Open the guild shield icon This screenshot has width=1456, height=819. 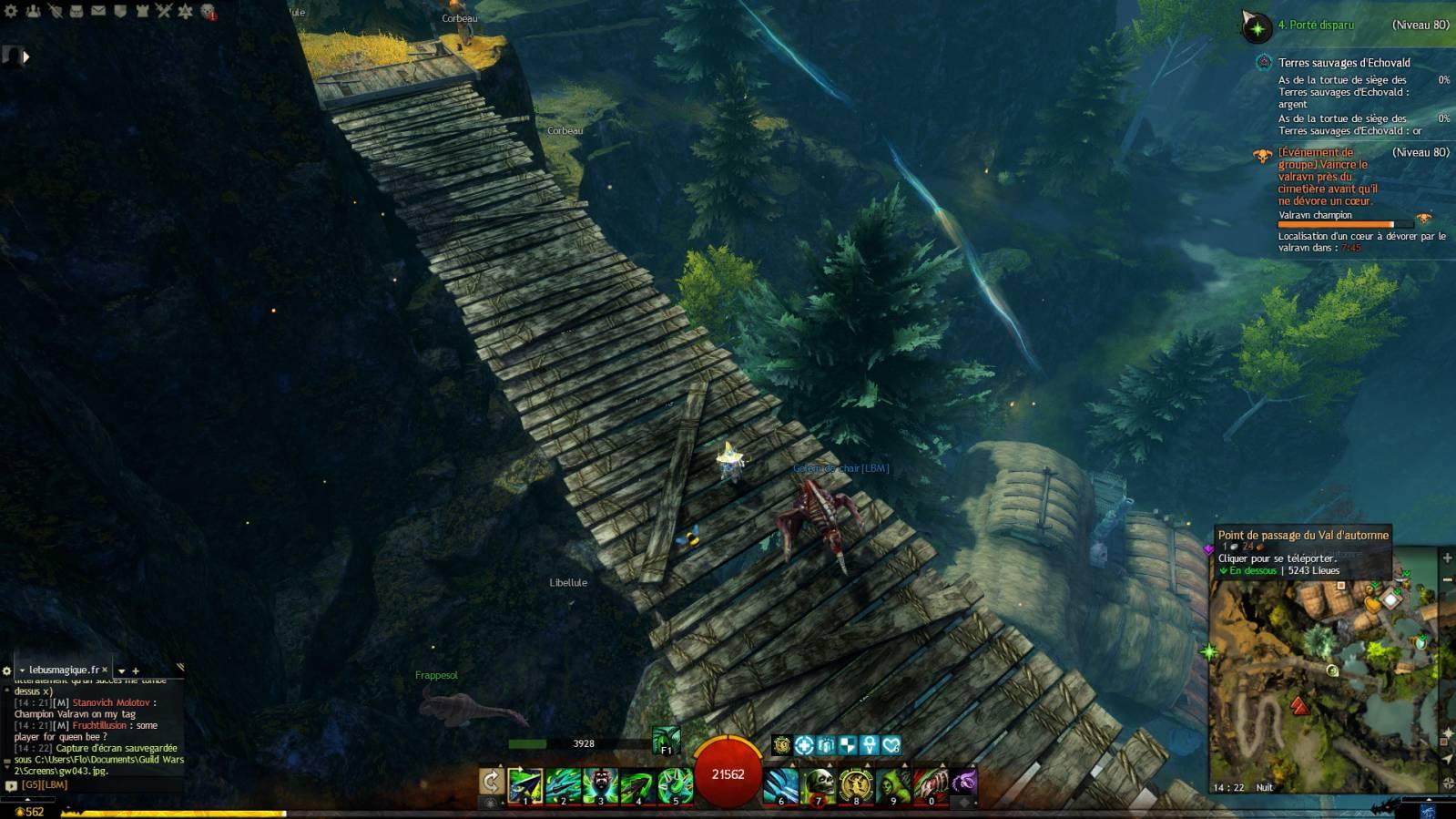pos(120,11)
